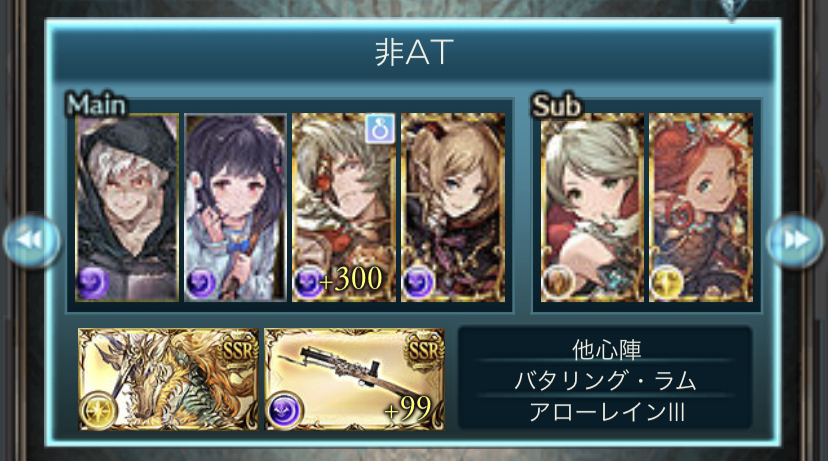This screenshot has width=828, height=461.
Task: Select the 他心陣 skill entry
Action: tap(603, 349)
